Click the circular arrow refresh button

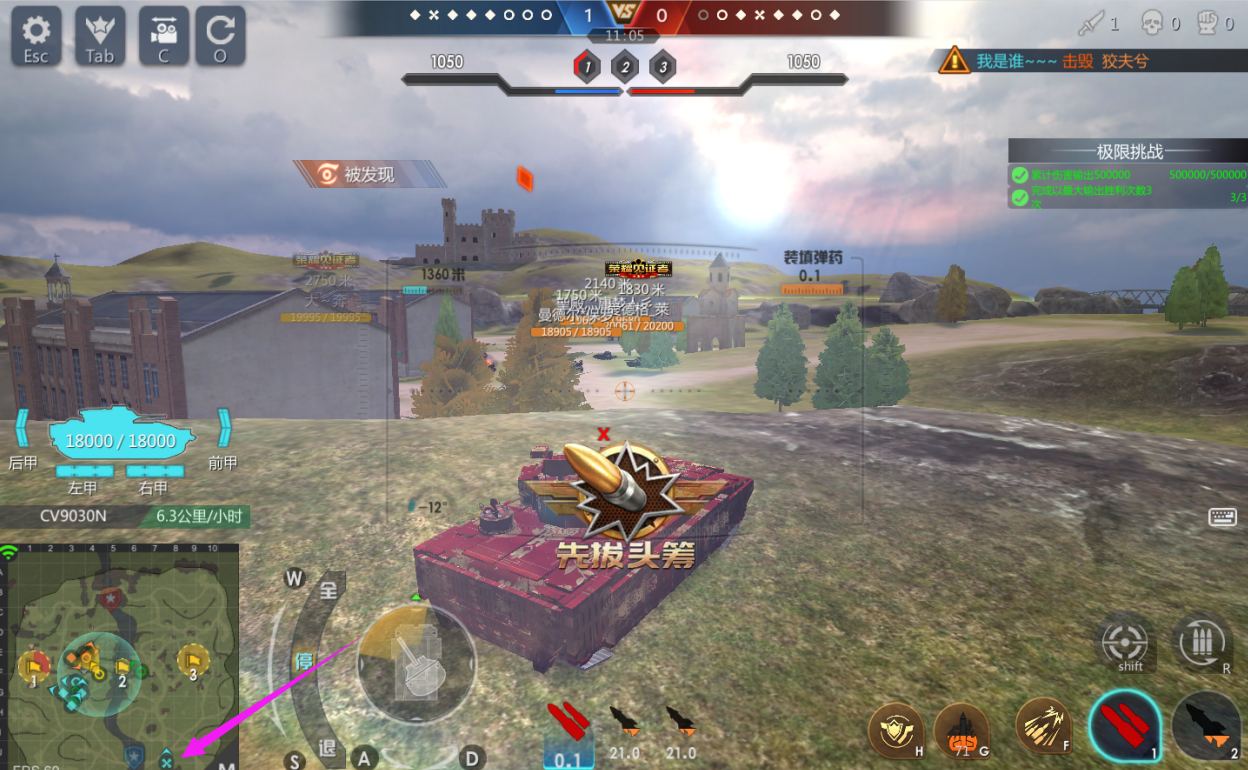point(220,36)
